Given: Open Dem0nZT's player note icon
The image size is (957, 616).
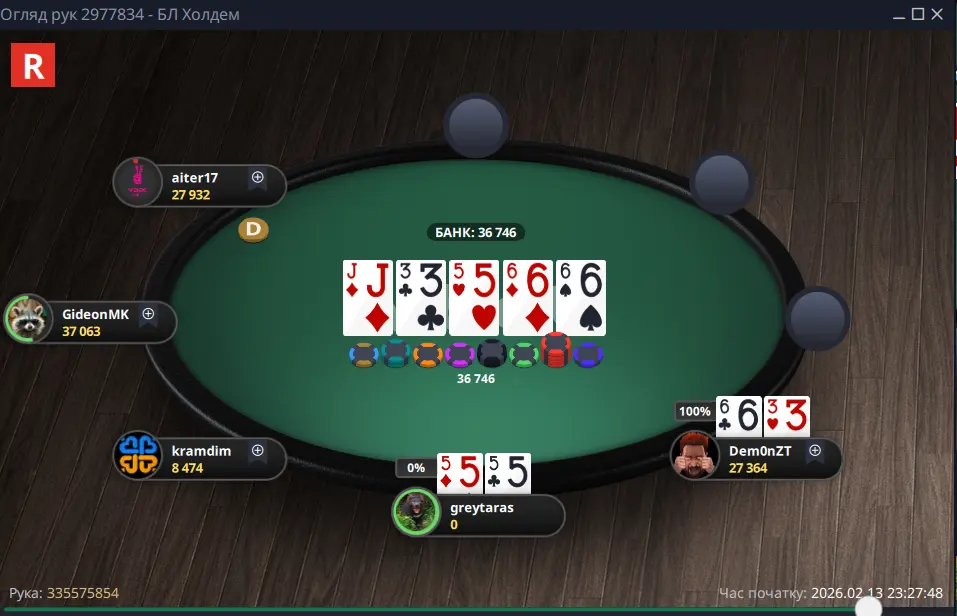Looking at the screenshot, I should pos(814,451).
